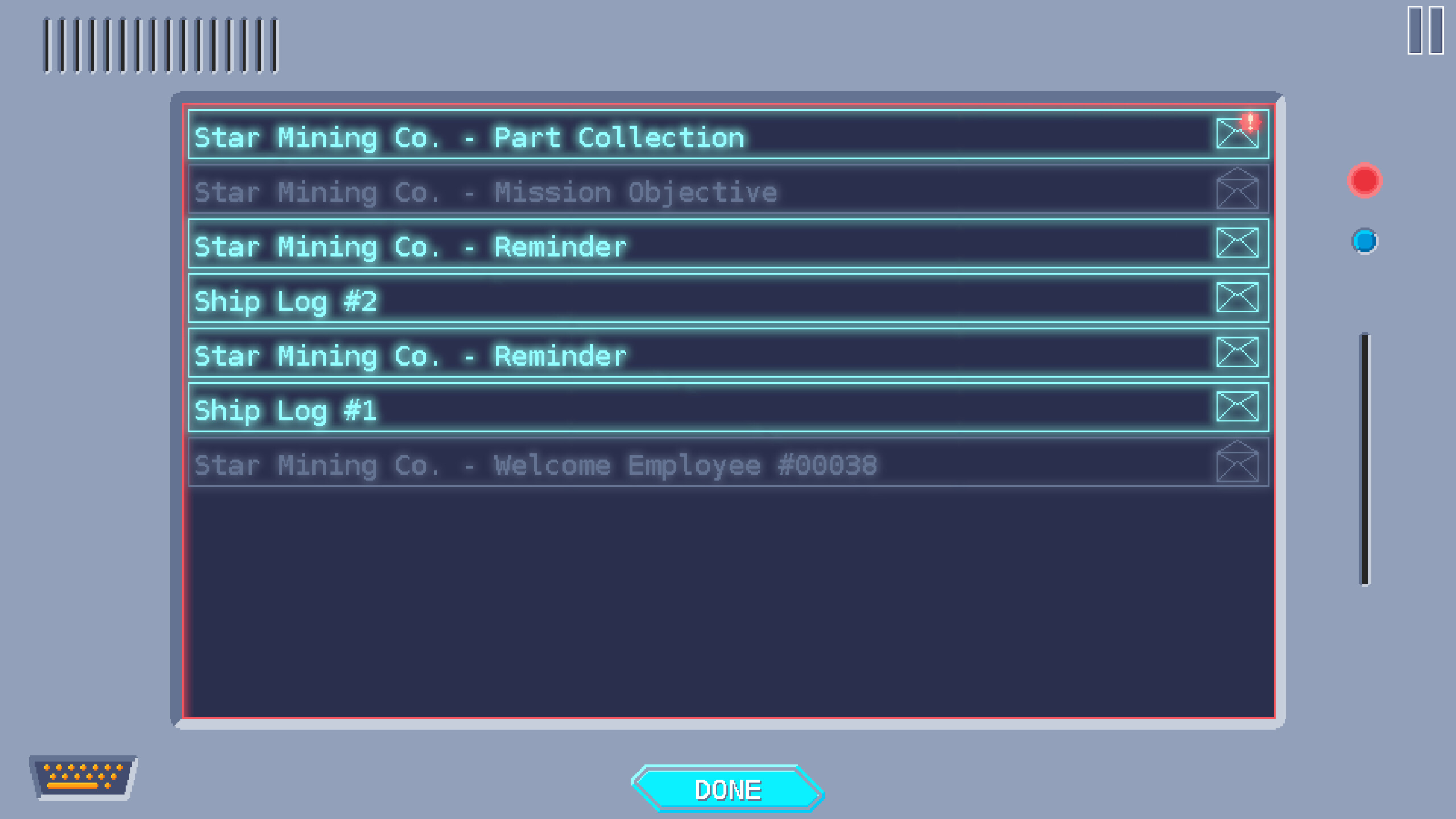Select the Star Mining Co. - Mission Objective entry
Viewport: 1456px width, 819px height.
[x=626, y=190]
